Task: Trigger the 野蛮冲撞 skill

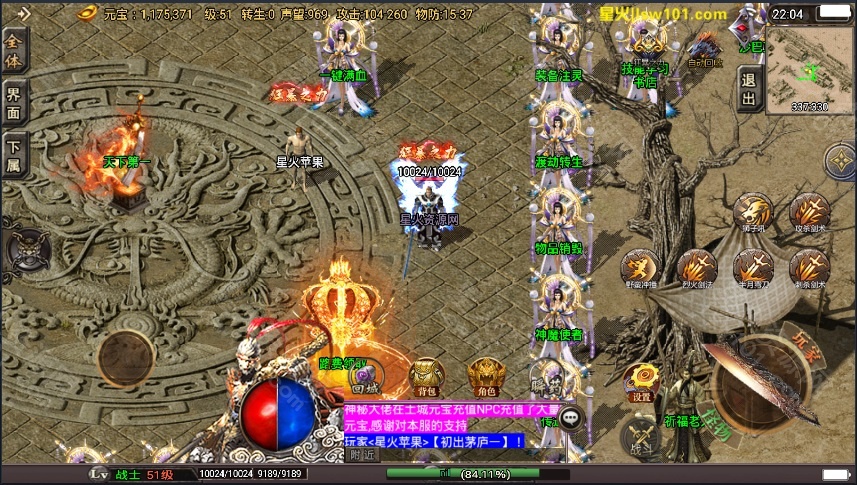Action: [x=640, y=268]
